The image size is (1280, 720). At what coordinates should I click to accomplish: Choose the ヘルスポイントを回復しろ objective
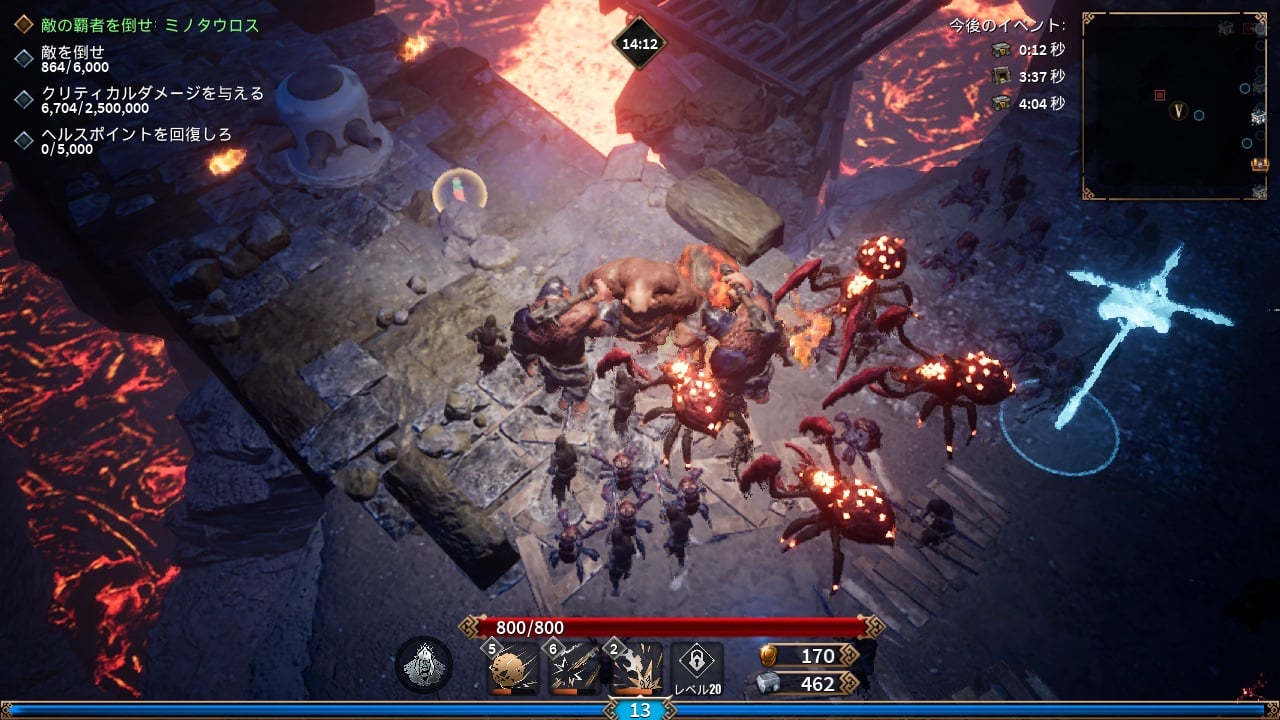click(x=130, y=141)
